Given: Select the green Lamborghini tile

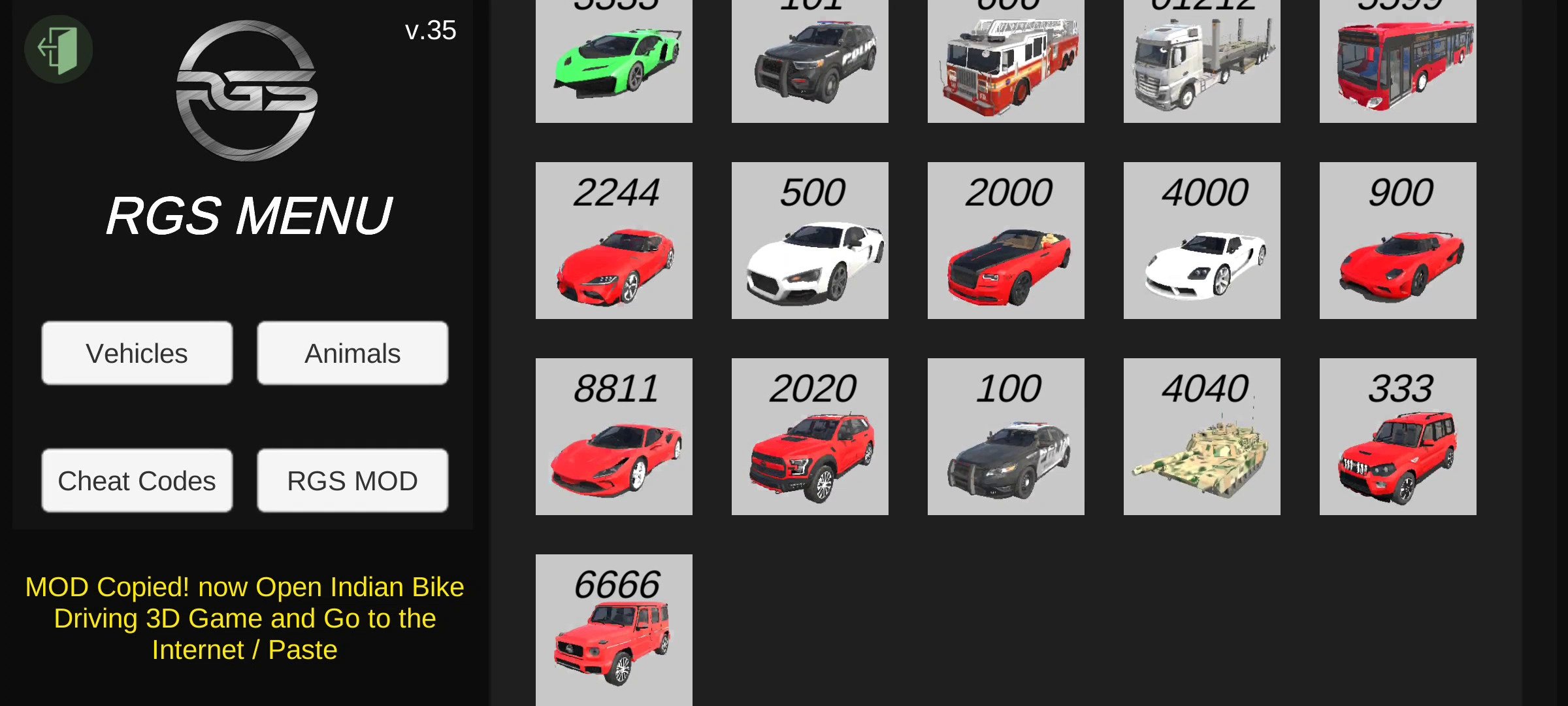Looking at the screenshot, I should 614,61.
